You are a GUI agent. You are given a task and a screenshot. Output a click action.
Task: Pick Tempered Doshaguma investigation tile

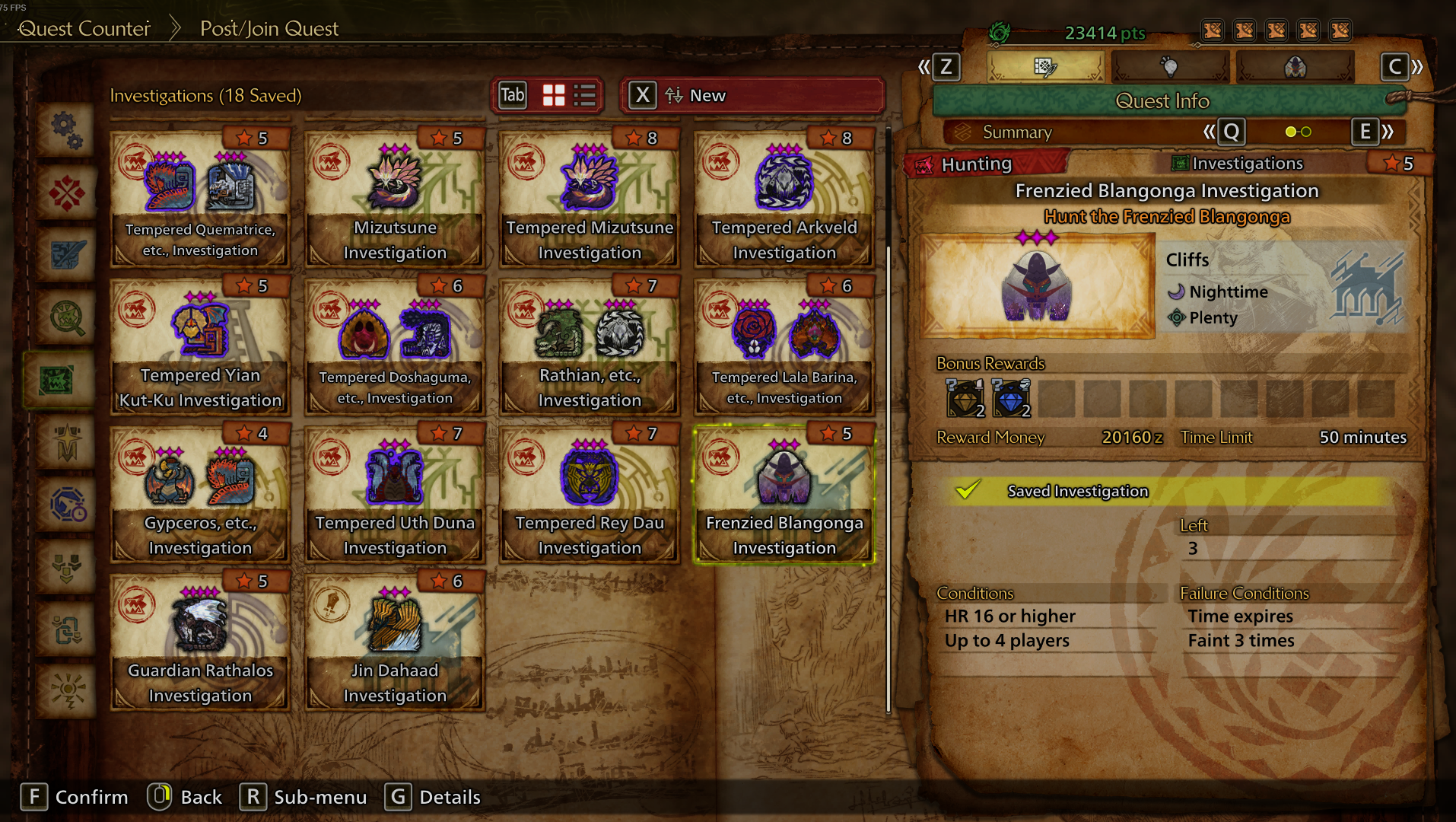click(395, 347)
